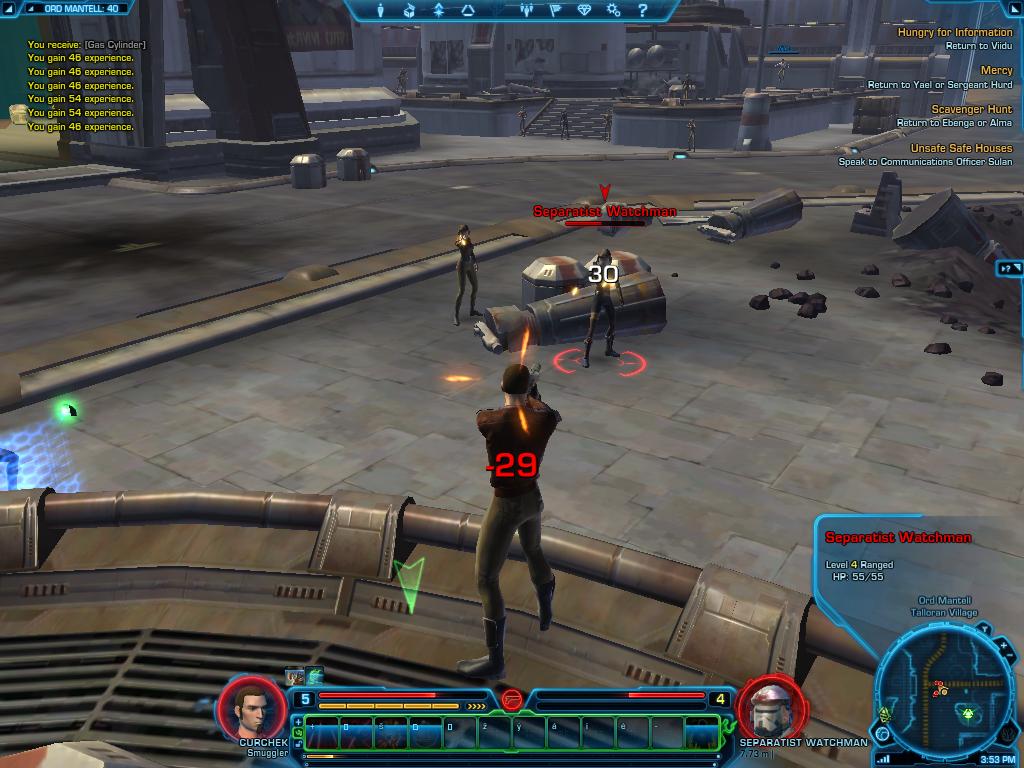The image size is (1024, 768).
Task: Open the inventory box icon
Action: tap(409, 10)
